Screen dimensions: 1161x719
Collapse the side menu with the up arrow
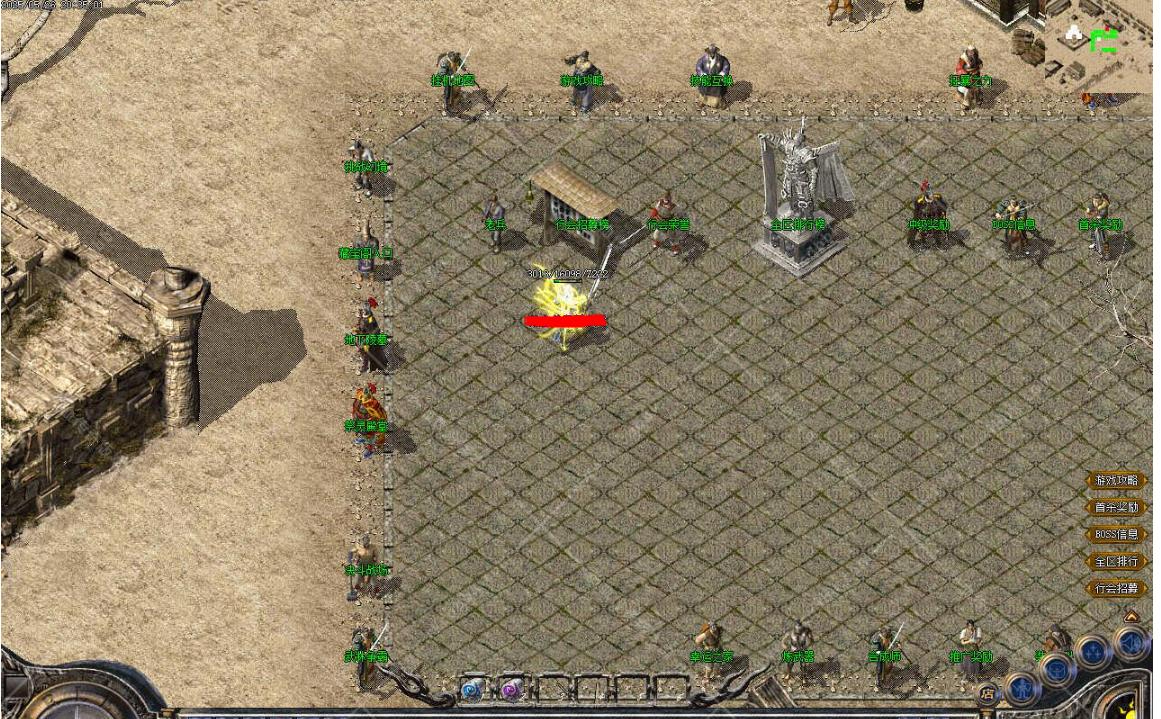tap(1131, 616)
